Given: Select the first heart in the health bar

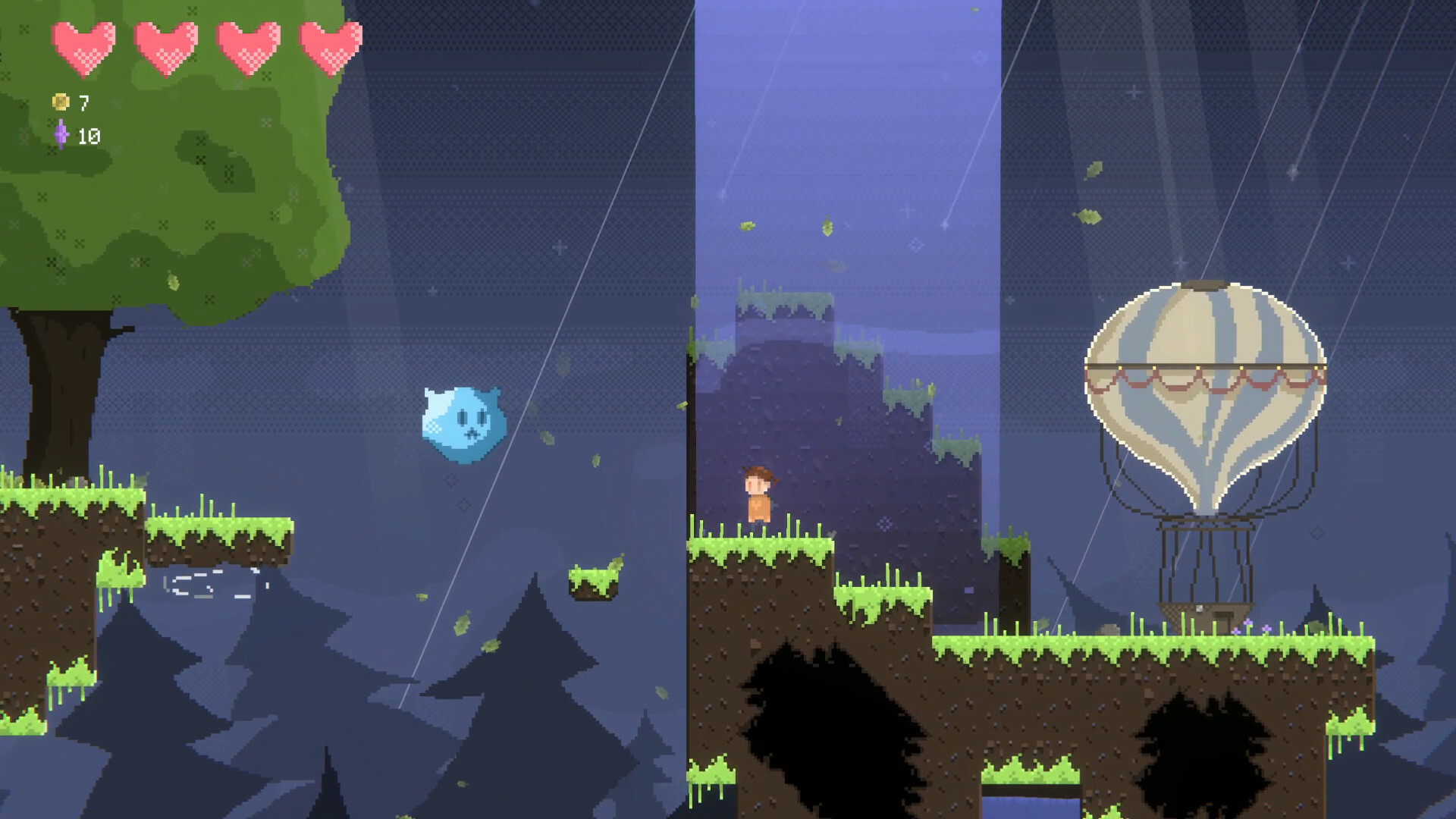Looking at the screenshot, I should pyautogui.click(x=83, y=47).
